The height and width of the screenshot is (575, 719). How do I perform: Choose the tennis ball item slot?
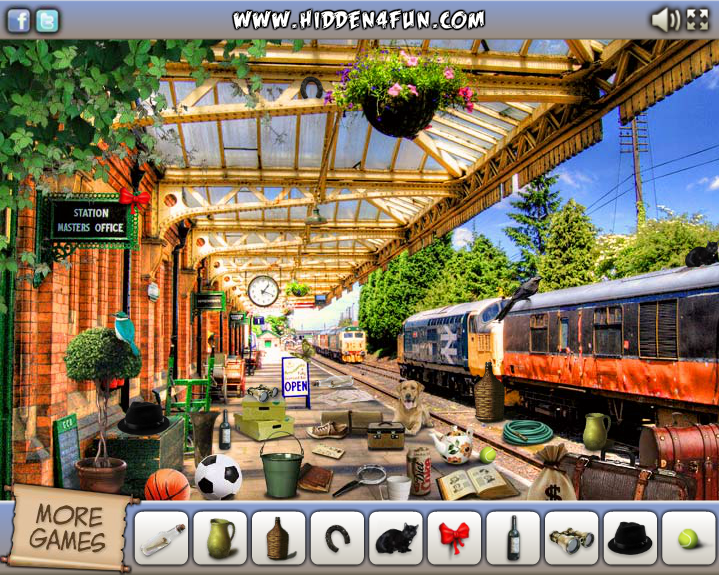(688, 538)
